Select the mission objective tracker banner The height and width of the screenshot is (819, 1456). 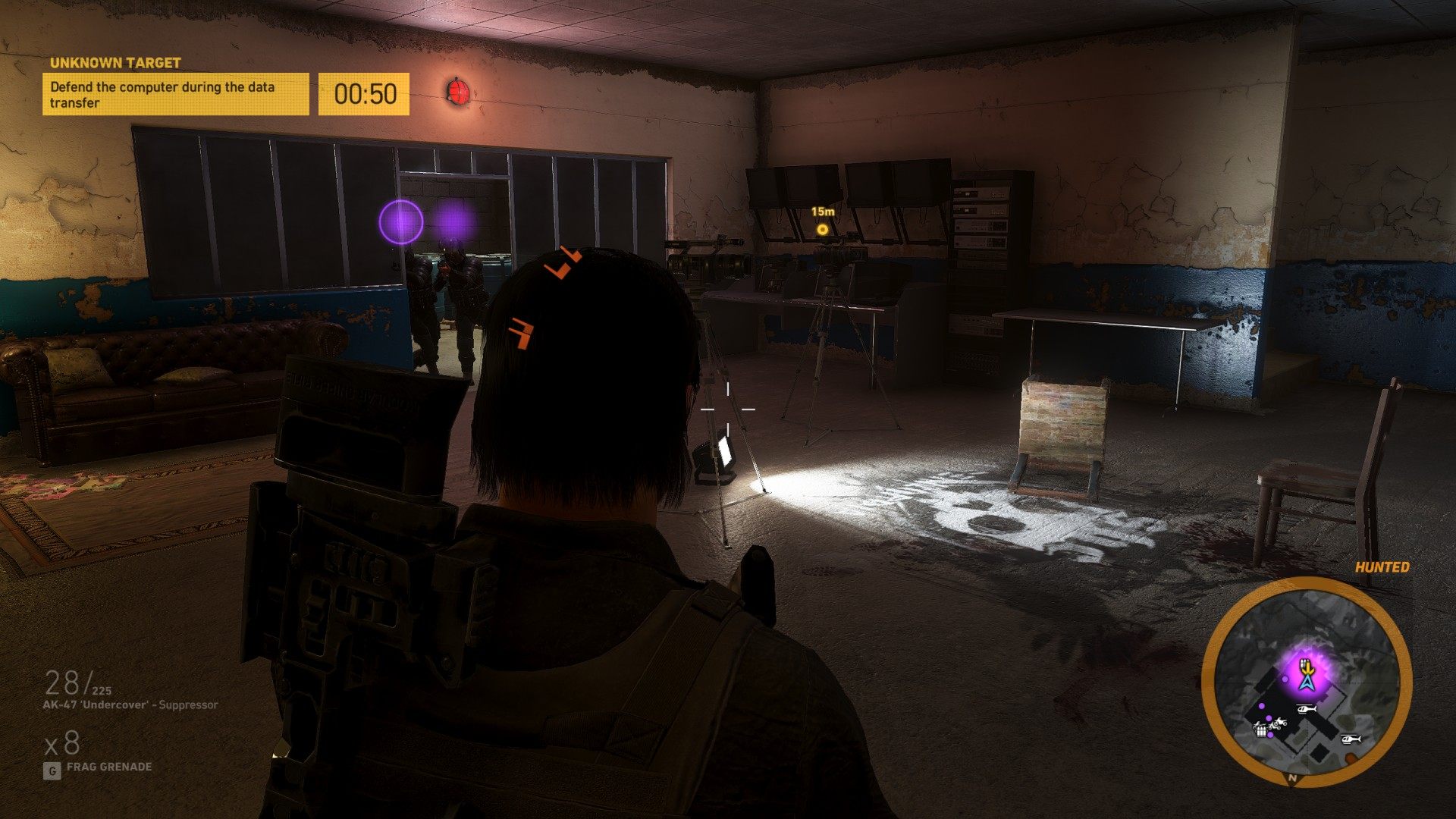pos(175,94)
